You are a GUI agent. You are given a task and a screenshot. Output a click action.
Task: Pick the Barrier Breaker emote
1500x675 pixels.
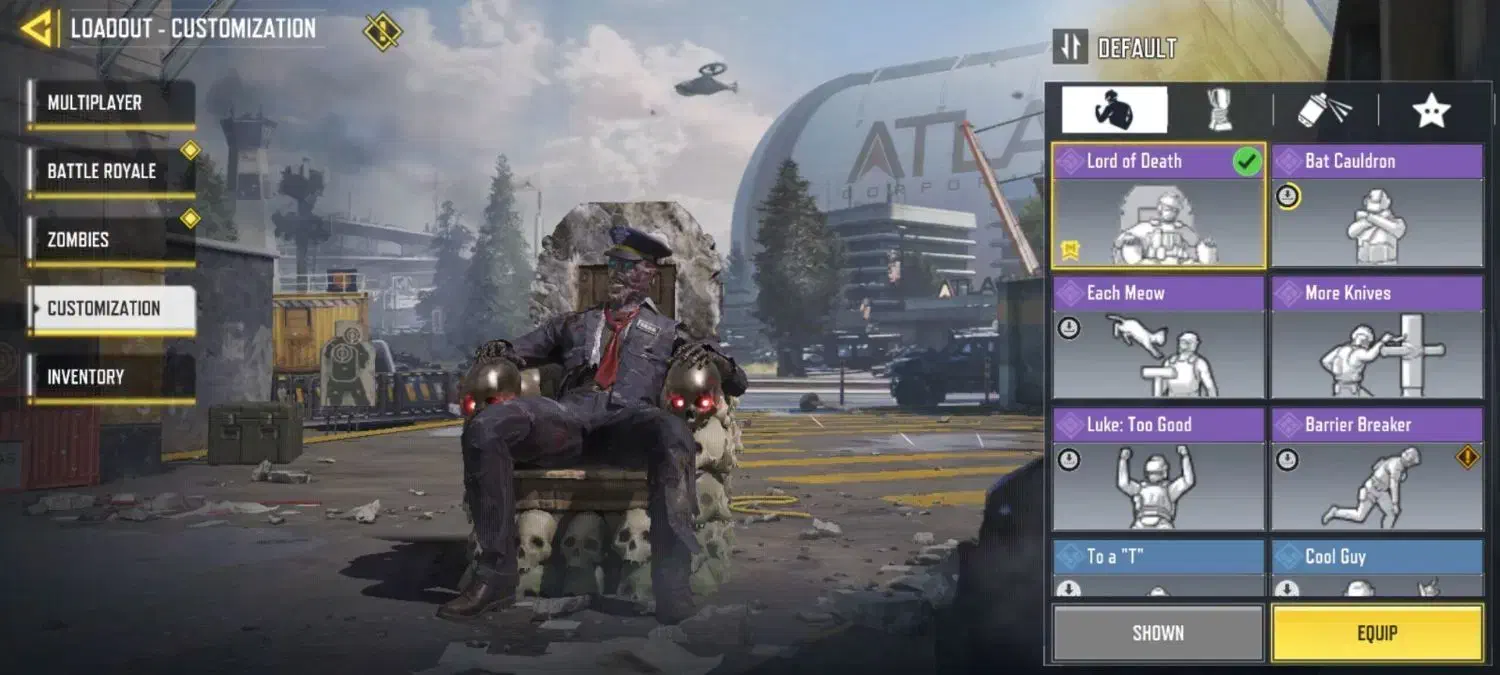point(1377,470)
